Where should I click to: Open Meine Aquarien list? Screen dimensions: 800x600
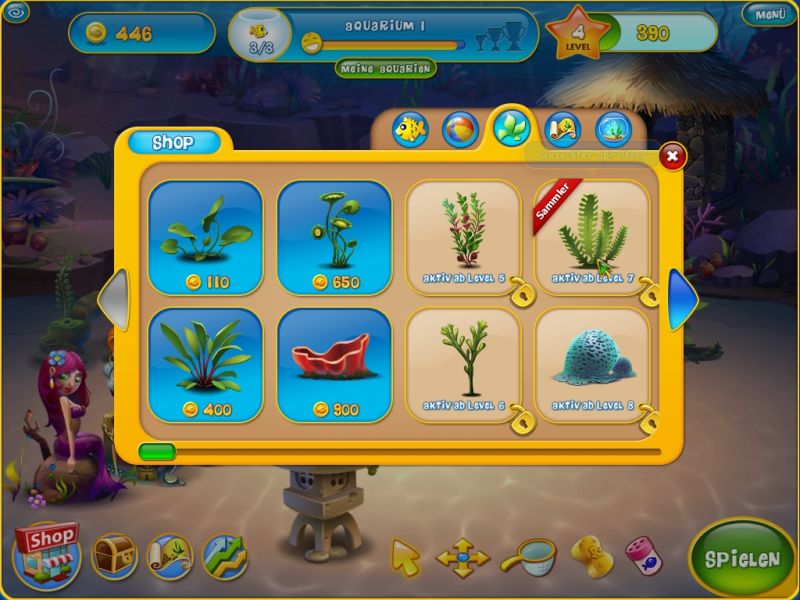click(386, 68)
